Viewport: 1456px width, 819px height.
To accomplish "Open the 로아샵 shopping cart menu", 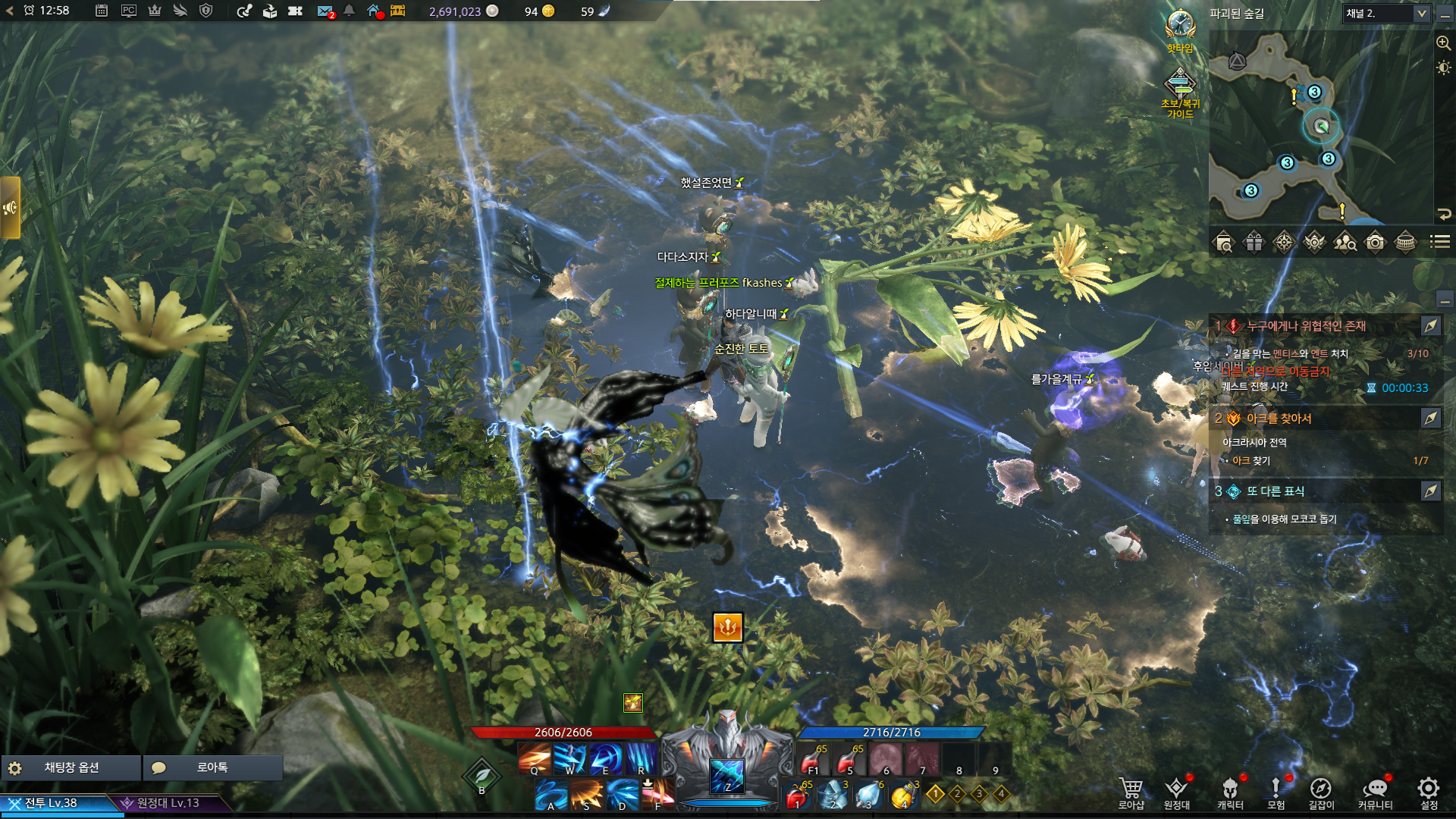I will [1131, 790].
